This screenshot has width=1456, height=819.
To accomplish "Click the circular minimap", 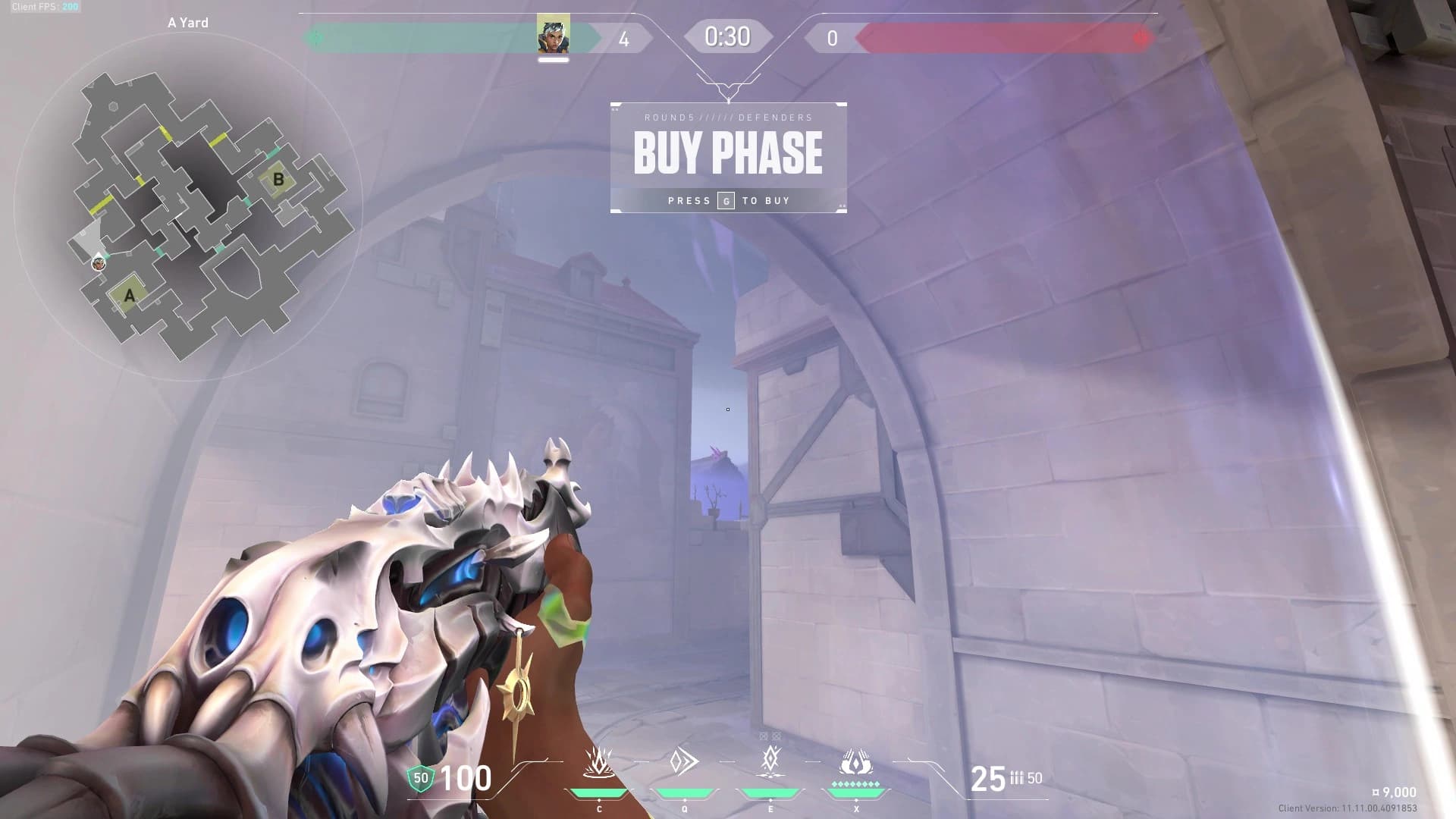I will 188,206.
